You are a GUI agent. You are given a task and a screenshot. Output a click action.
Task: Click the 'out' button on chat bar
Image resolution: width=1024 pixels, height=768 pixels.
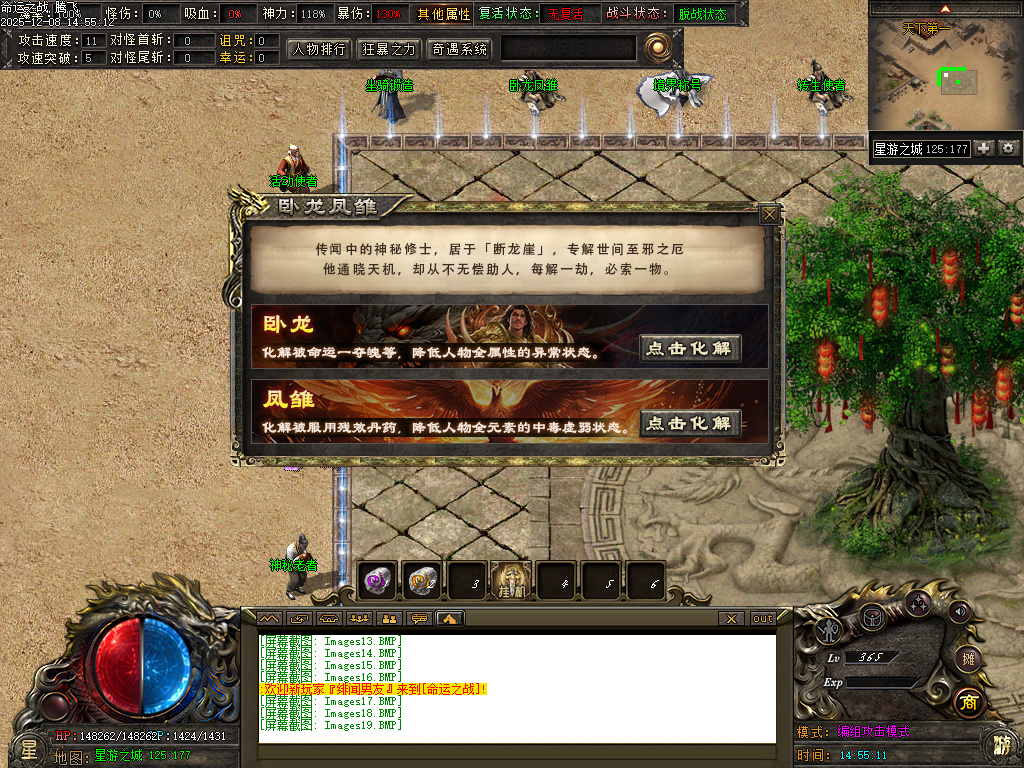(763, 619)
